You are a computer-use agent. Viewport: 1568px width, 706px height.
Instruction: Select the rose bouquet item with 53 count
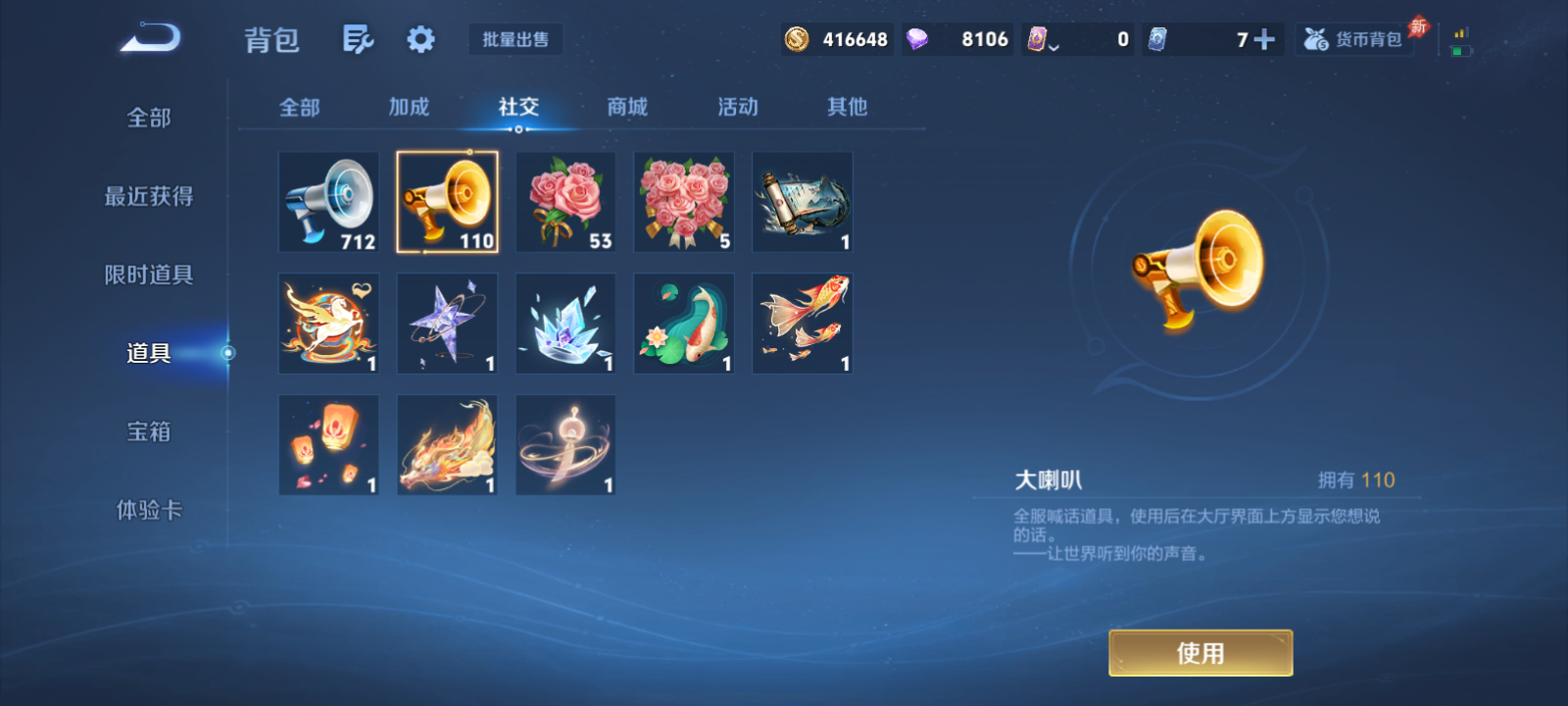565,202
